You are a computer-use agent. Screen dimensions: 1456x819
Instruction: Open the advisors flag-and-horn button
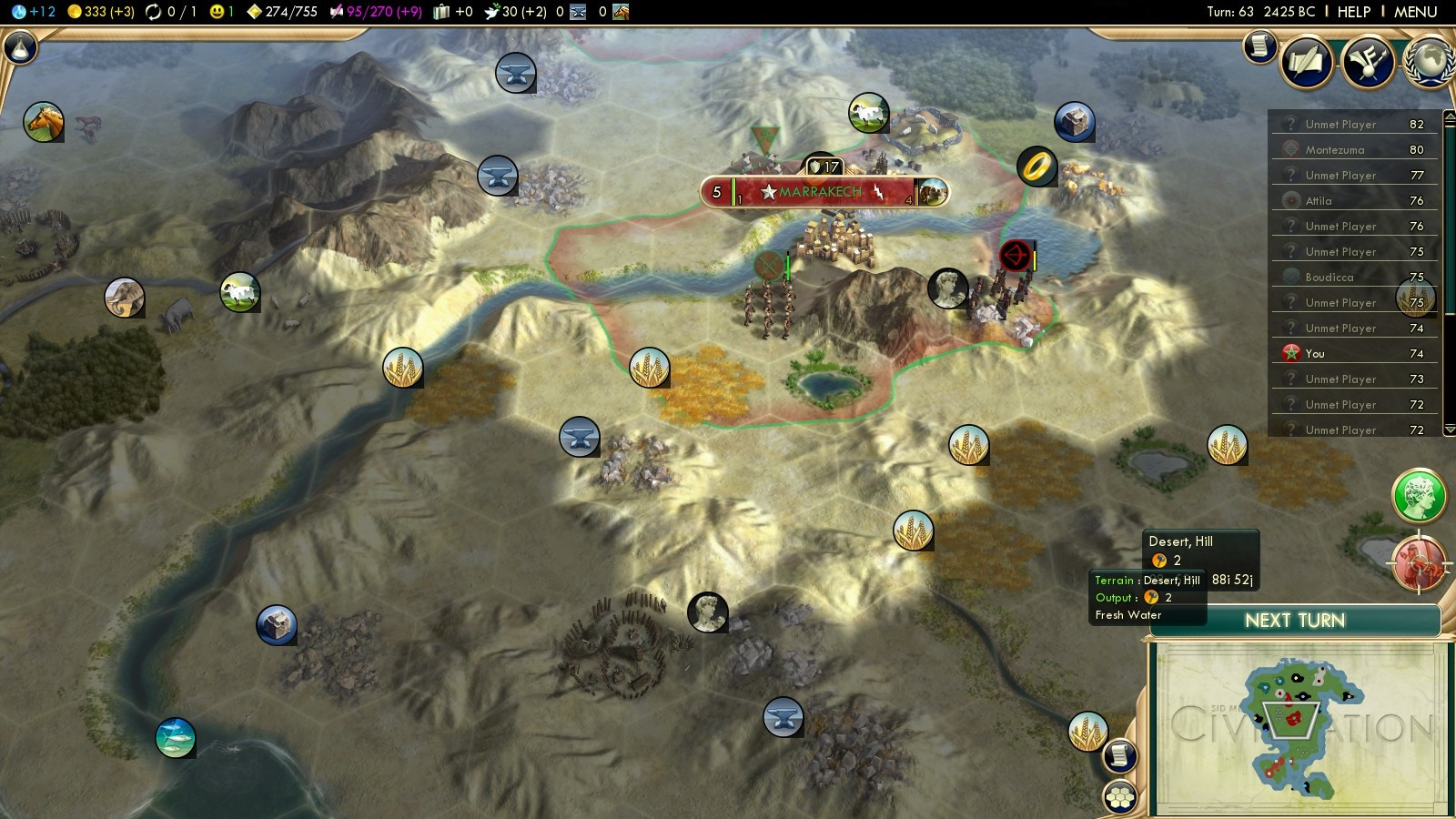pos(1368,62)
